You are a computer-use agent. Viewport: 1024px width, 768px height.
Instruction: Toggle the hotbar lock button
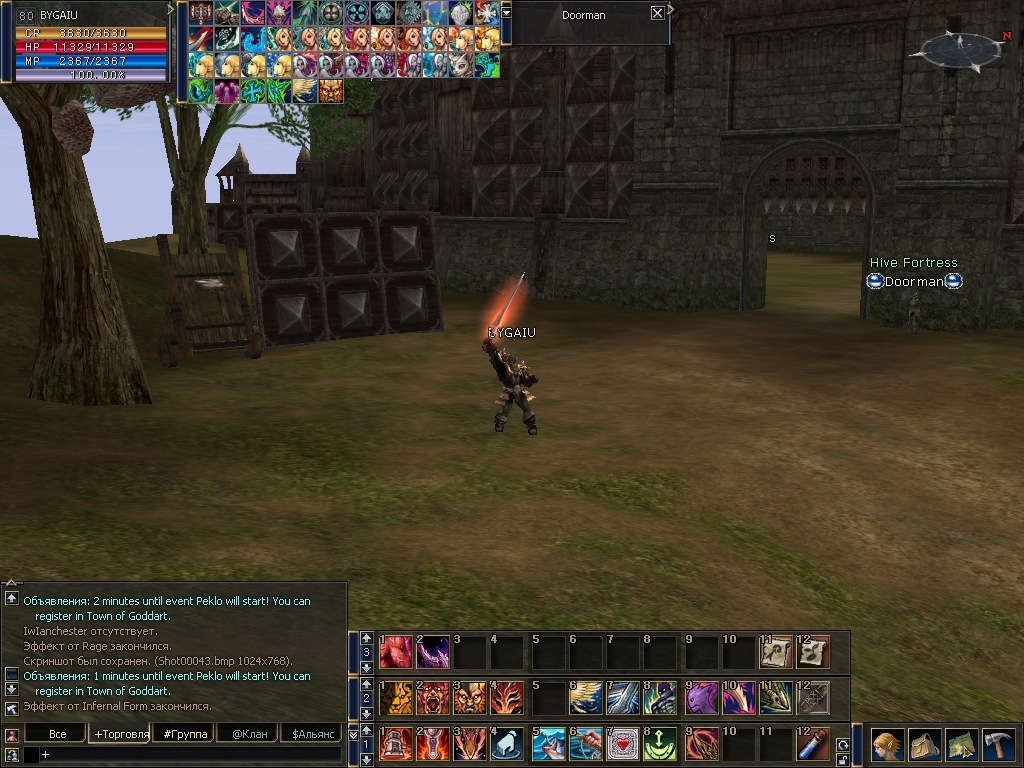coord(843,760)
